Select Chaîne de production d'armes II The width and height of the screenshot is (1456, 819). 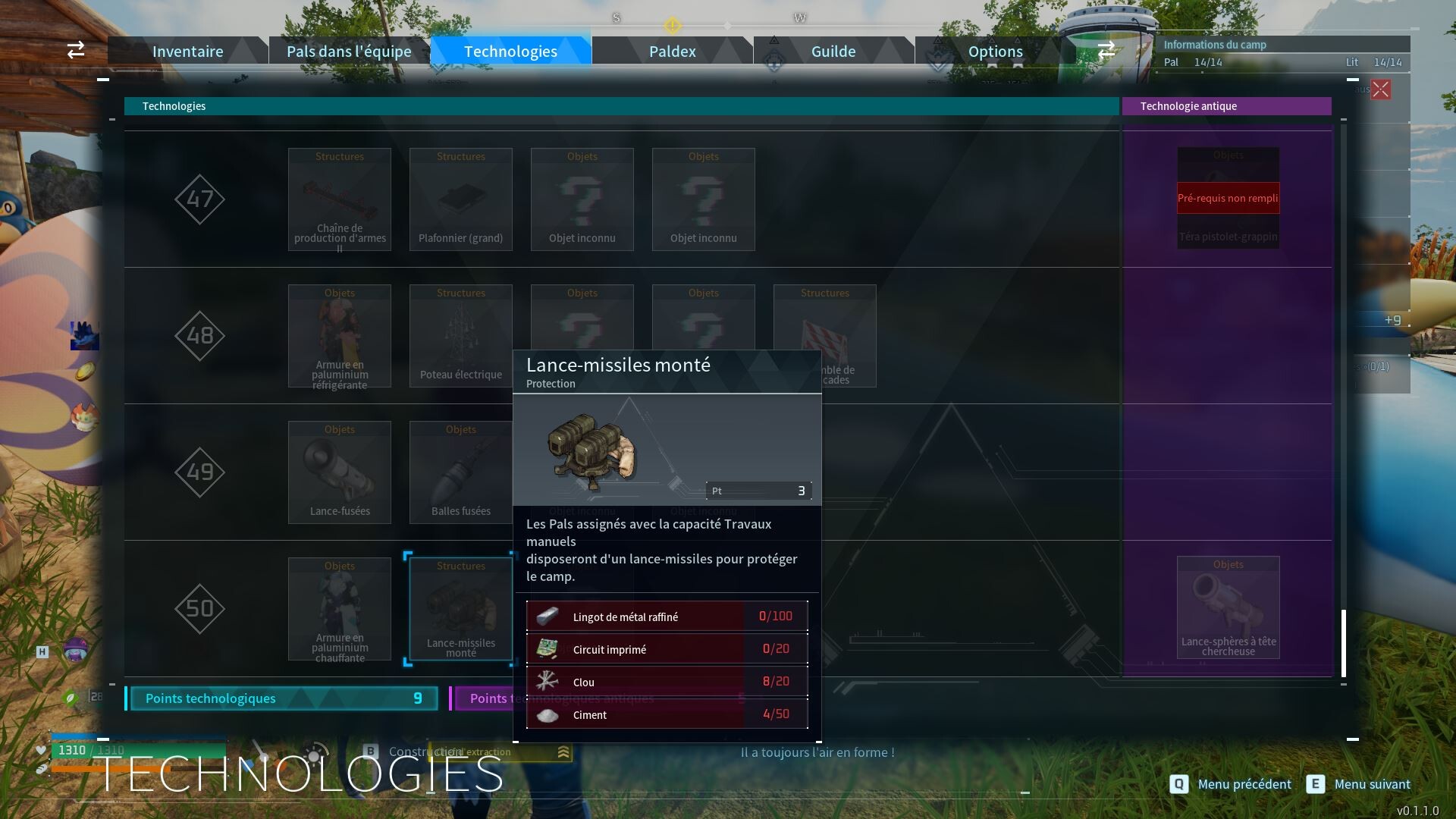pos(340,199)
